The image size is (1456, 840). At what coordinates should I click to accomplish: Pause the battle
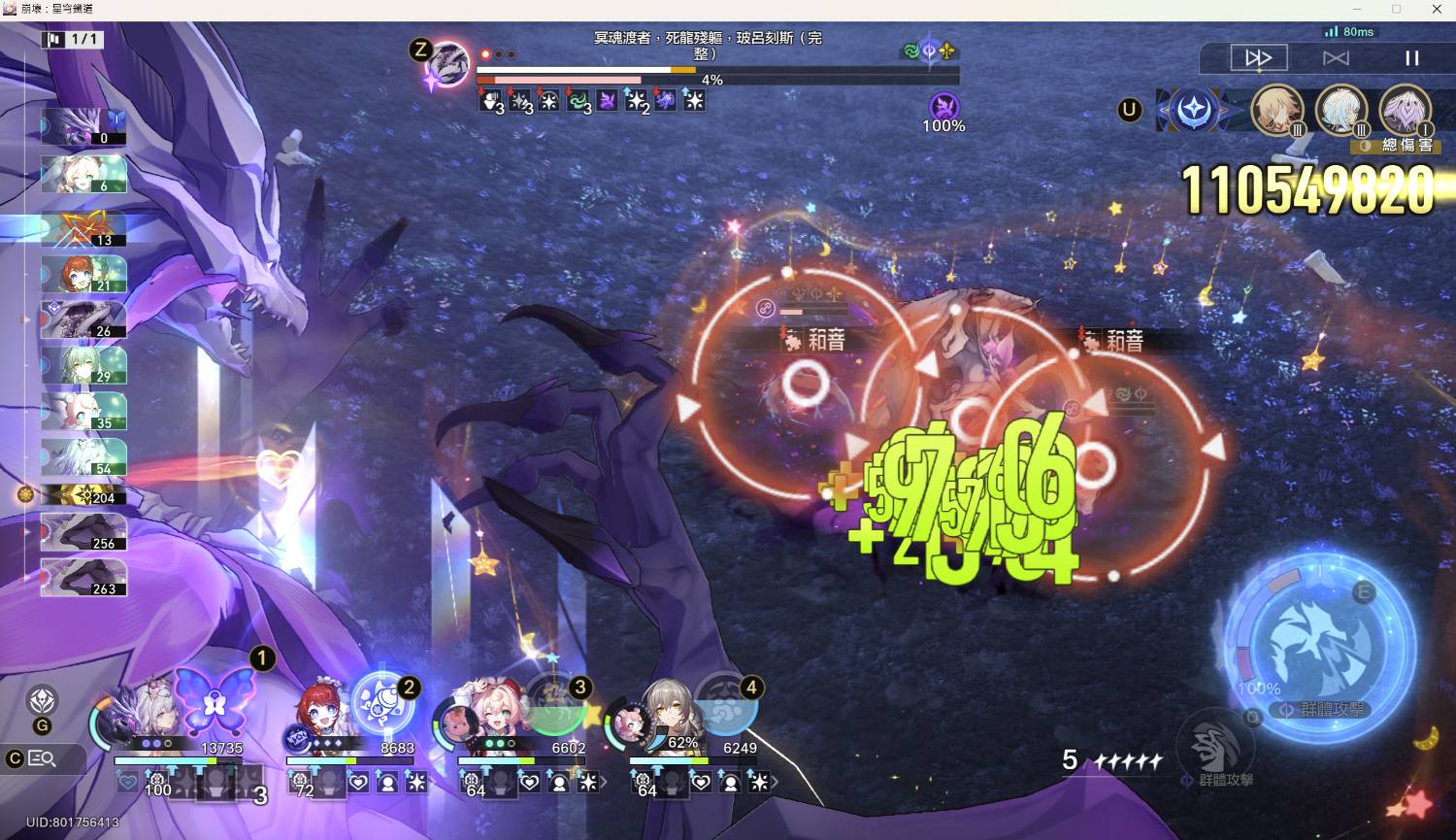click(1411, 58)
